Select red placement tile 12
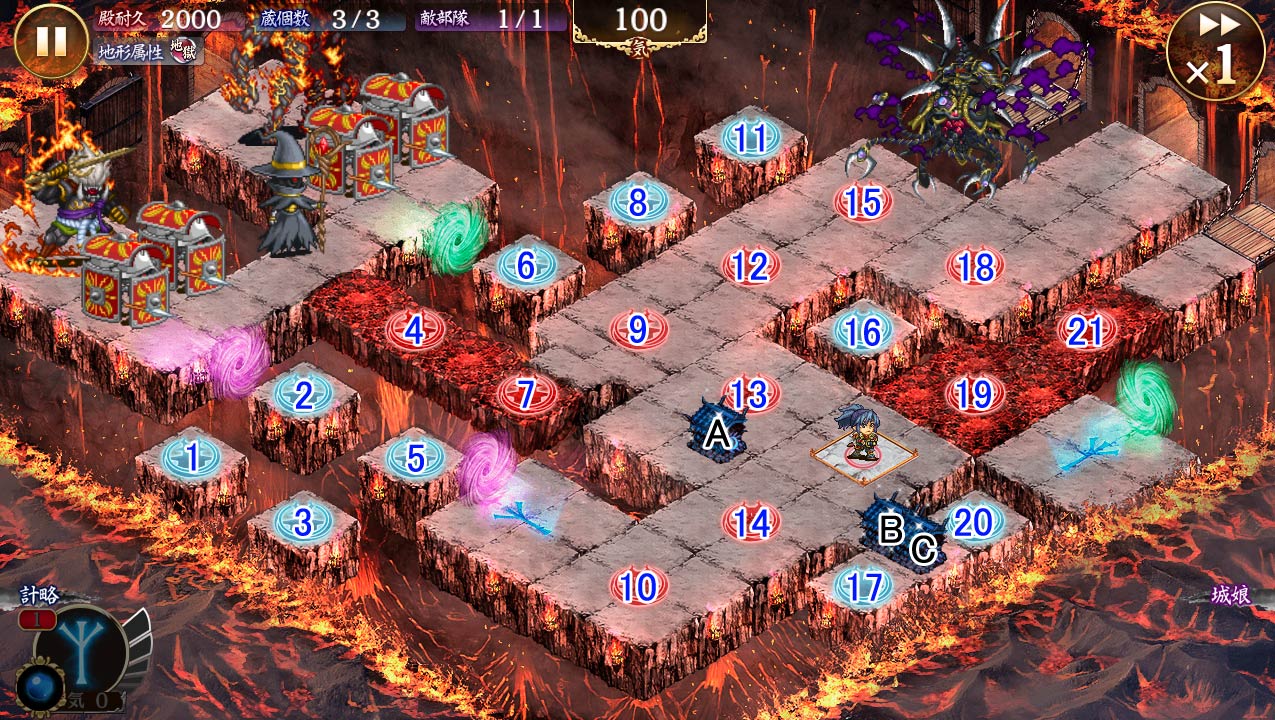 (750, 267)
